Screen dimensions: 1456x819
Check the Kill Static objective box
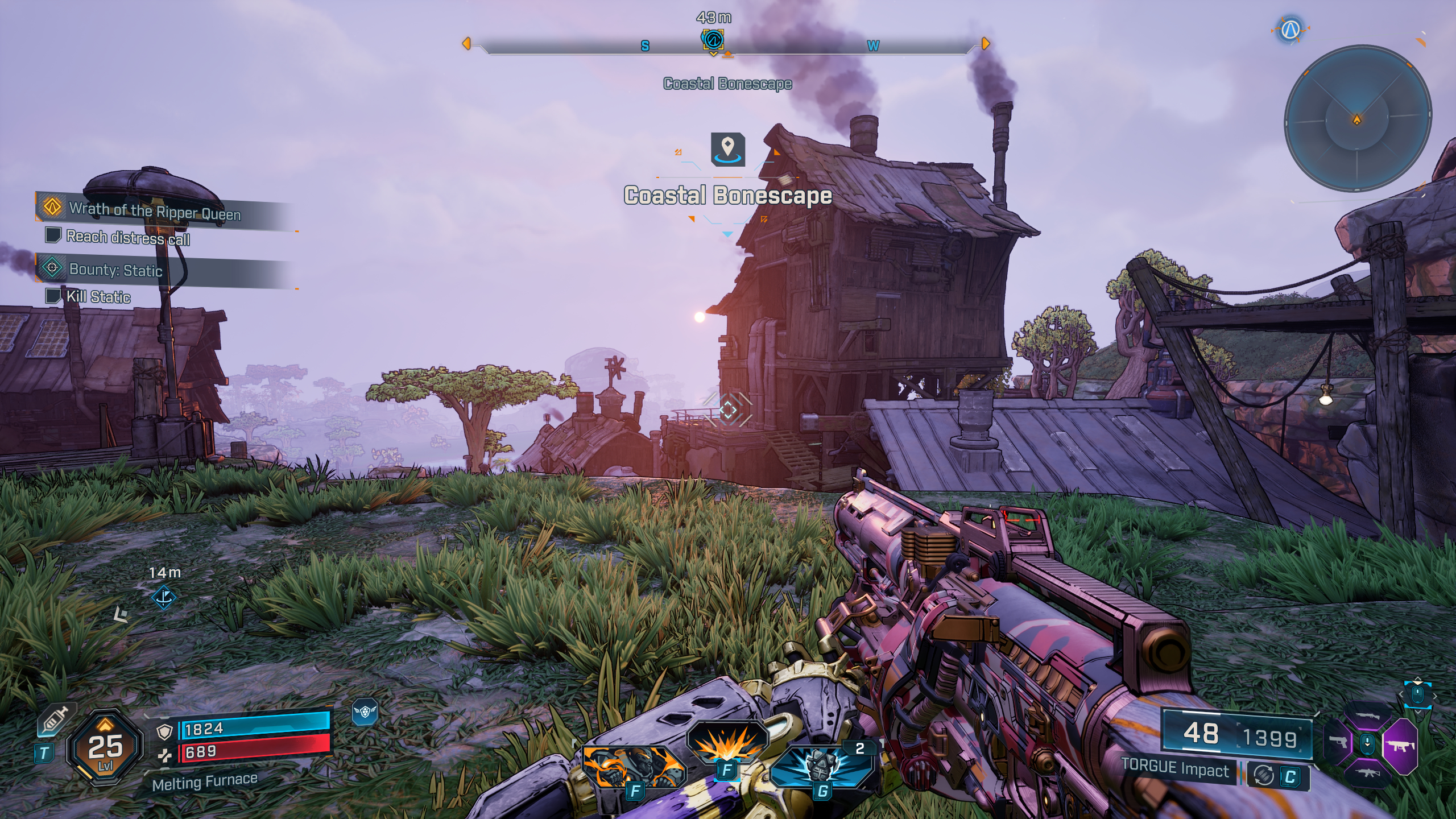pyautogui.click(x=53, y=297)
